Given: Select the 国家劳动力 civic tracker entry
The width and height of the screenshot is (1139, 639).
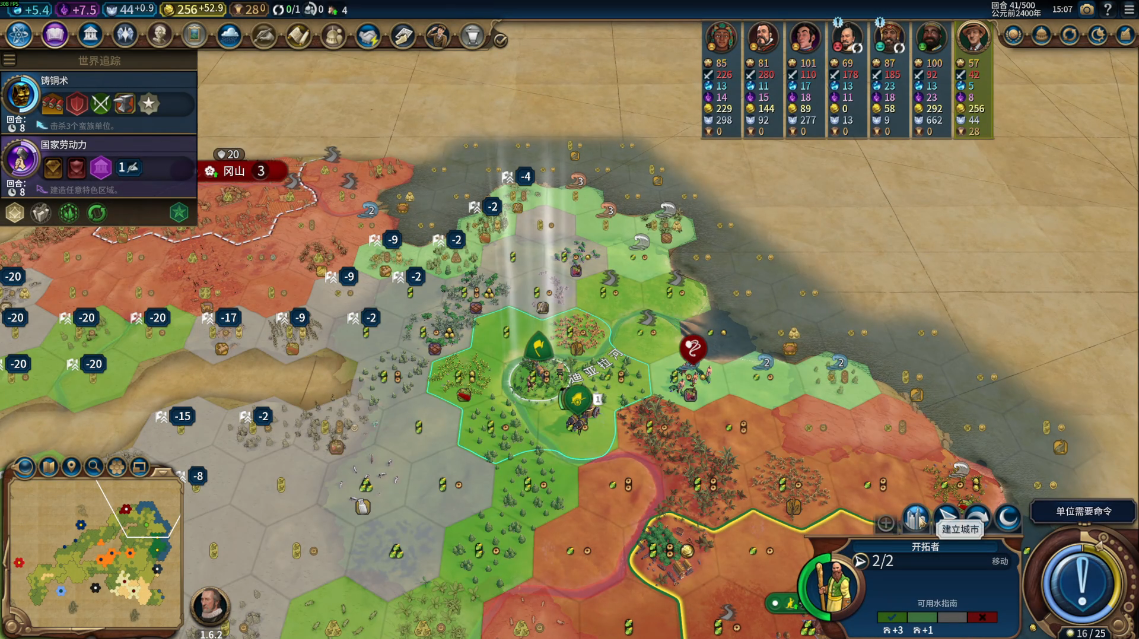Looking at the screenshot, I should 98,166.
